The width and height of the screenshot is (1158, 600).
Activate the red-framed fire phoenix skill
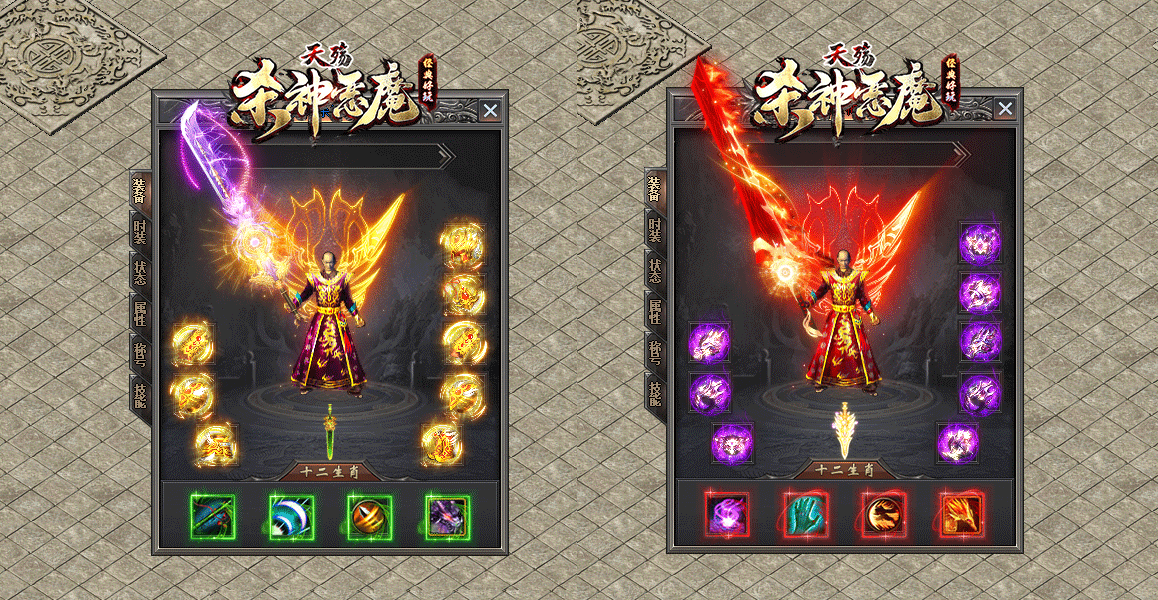pyautogui.click(x=961, y=515)
